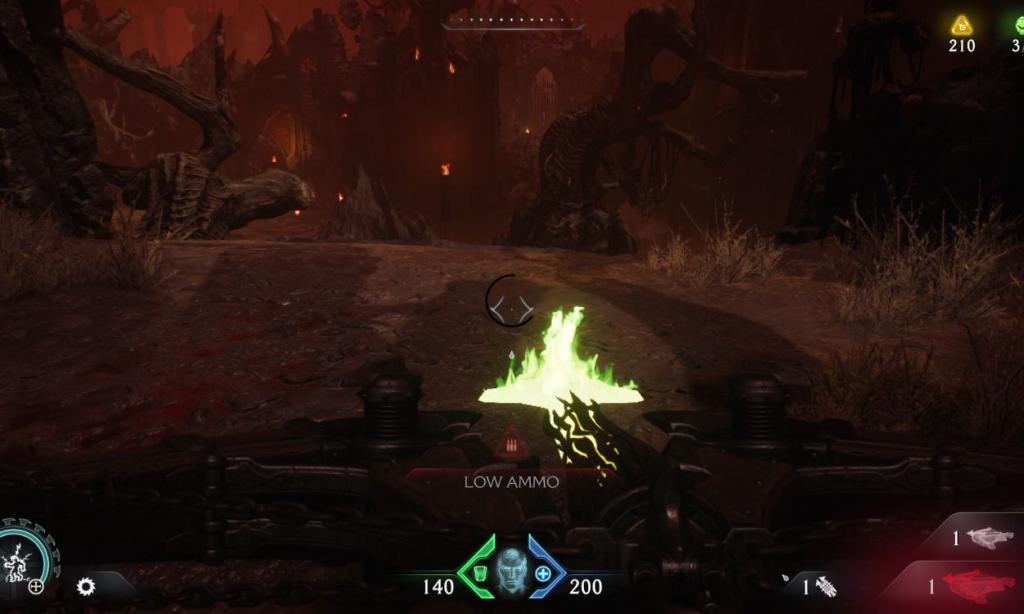Select the bolt ammo item slot
The width and height of the screenshot is (1024, 614).
826,587
